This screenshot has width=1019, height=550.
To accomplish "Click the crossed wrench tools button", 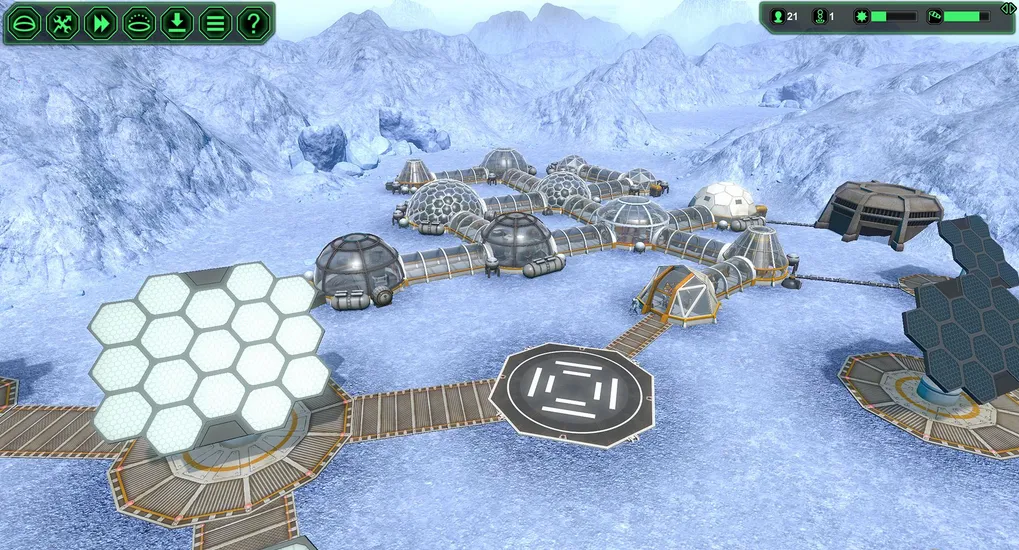I will tap(63, 22).
